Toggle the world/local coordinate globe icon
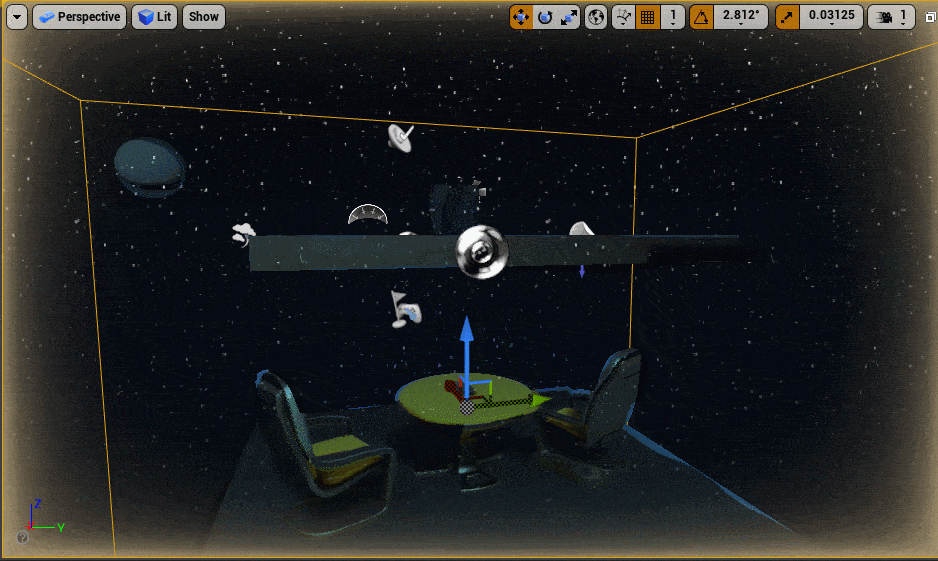 (x=596, y=17)
